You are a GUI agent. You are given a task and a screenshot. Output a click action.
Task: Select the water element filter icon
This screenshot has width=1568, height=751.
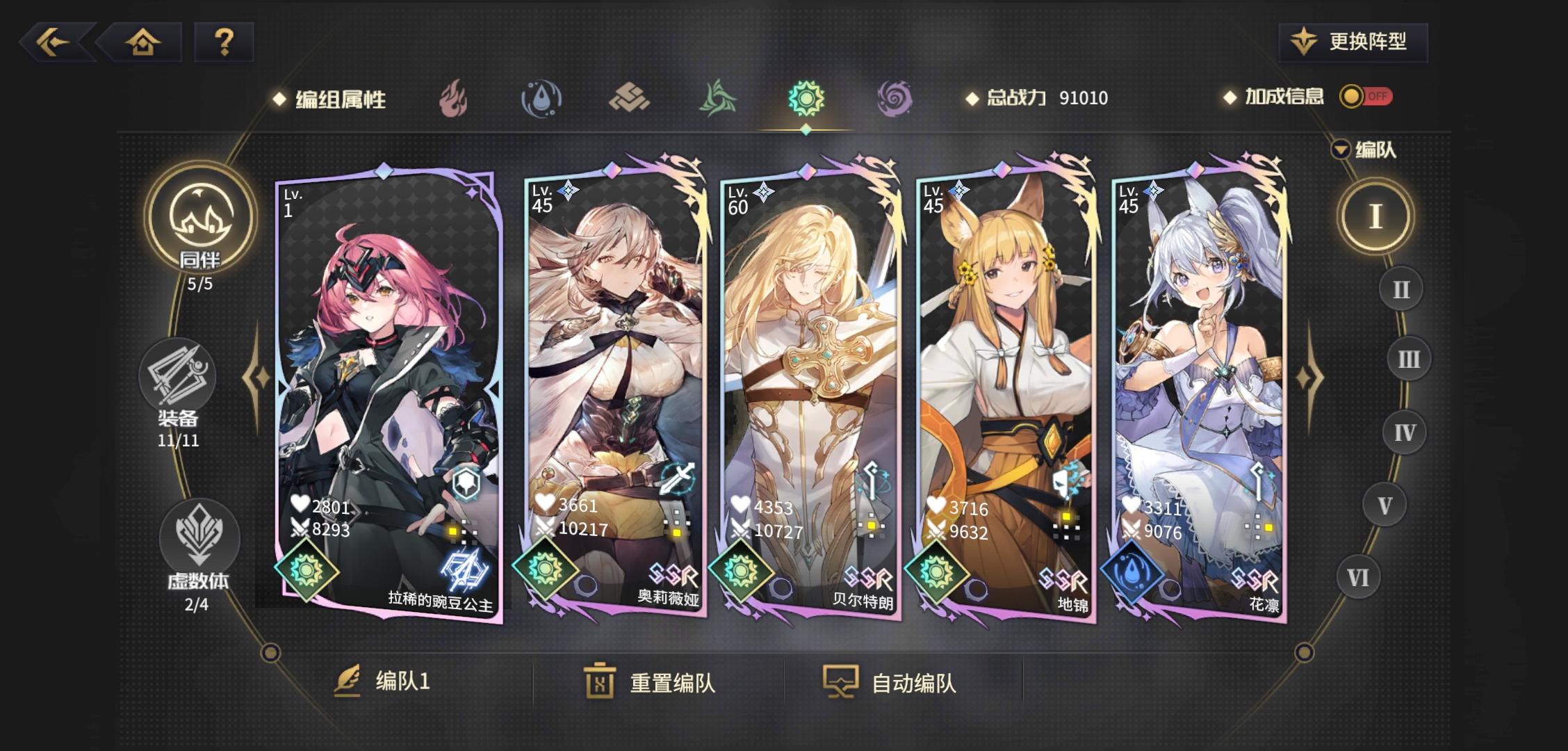pos(542,97)
